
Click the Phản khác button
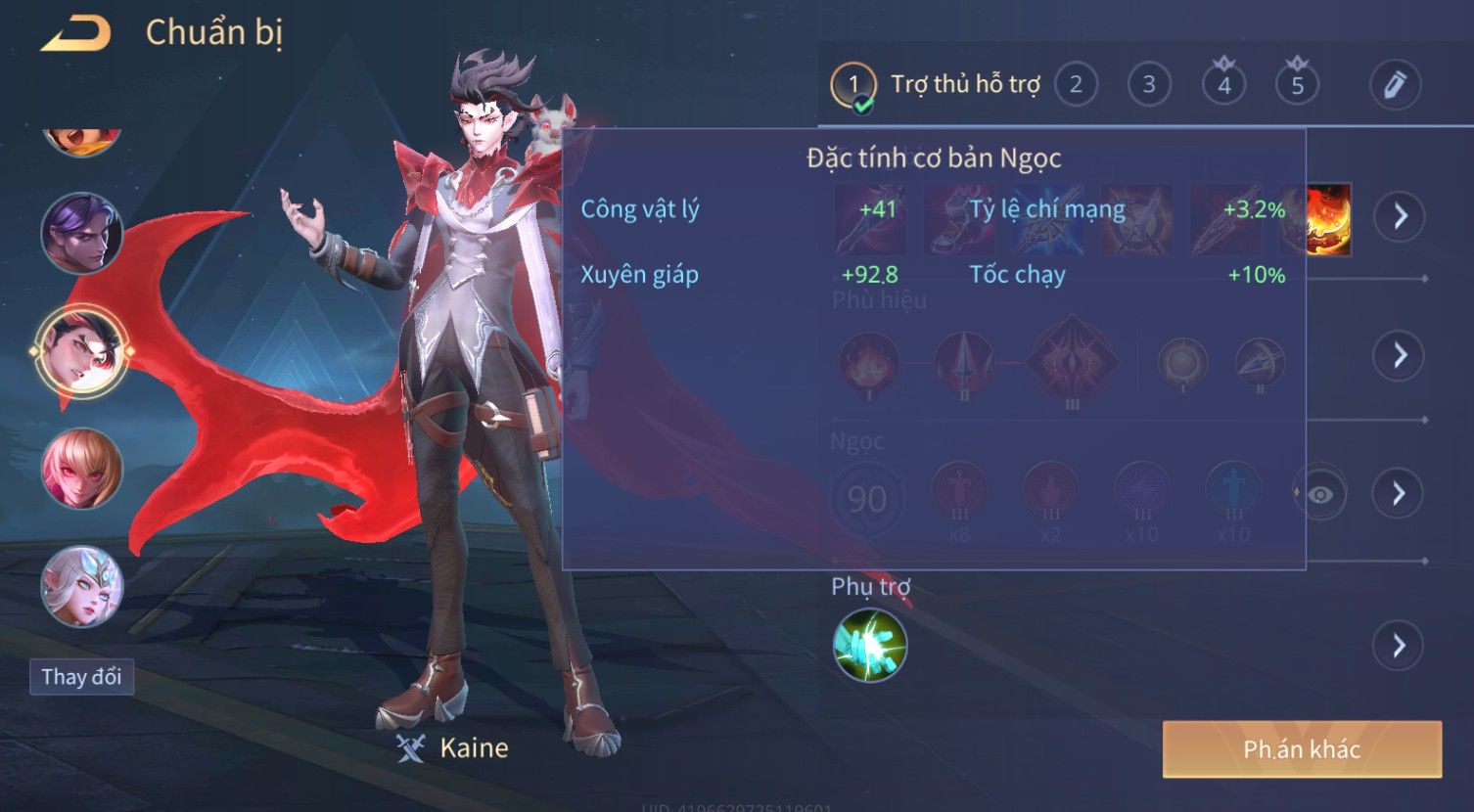[1302, 749]
